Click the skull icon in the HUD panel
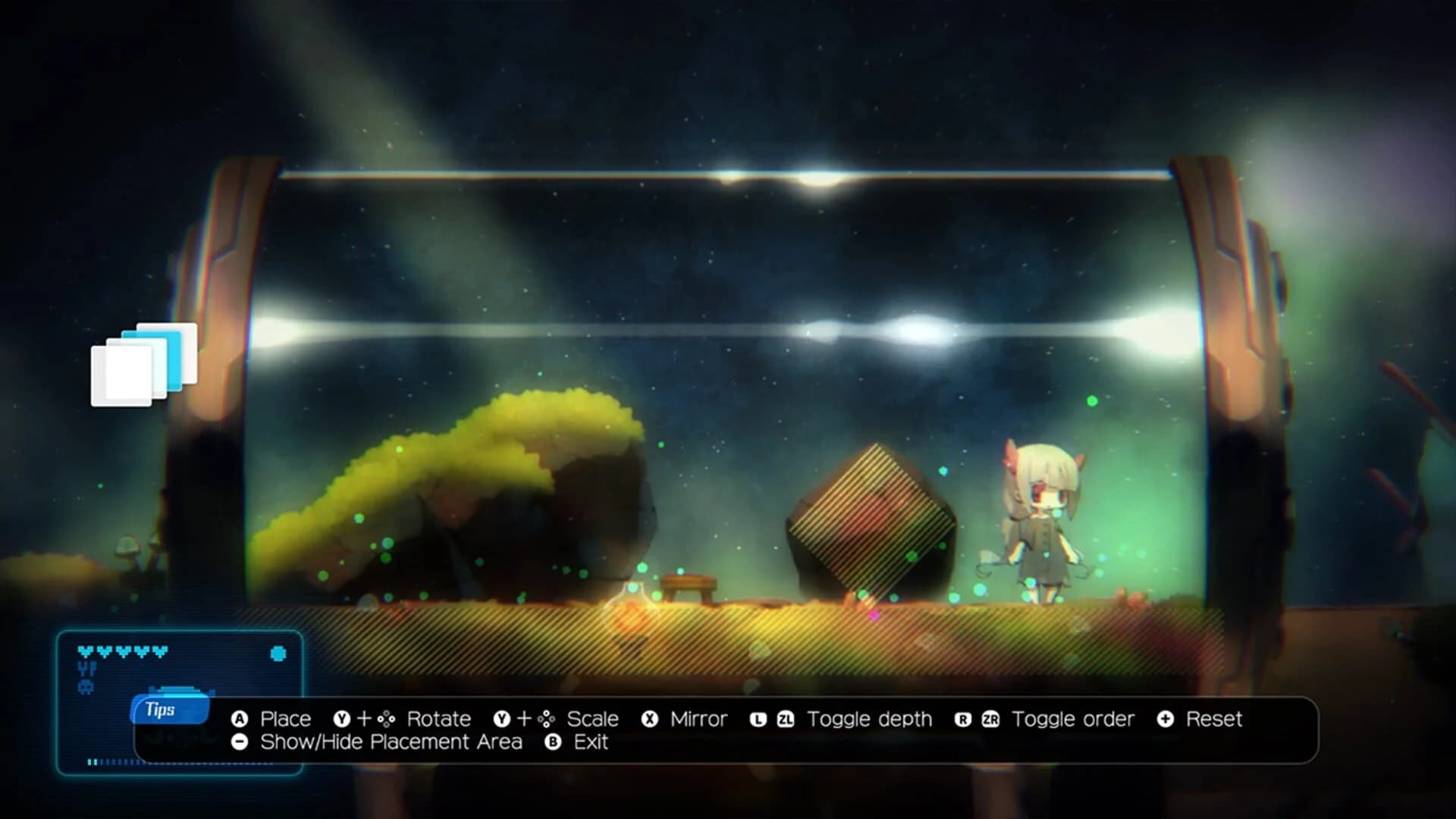 click(x=87, y=686)
